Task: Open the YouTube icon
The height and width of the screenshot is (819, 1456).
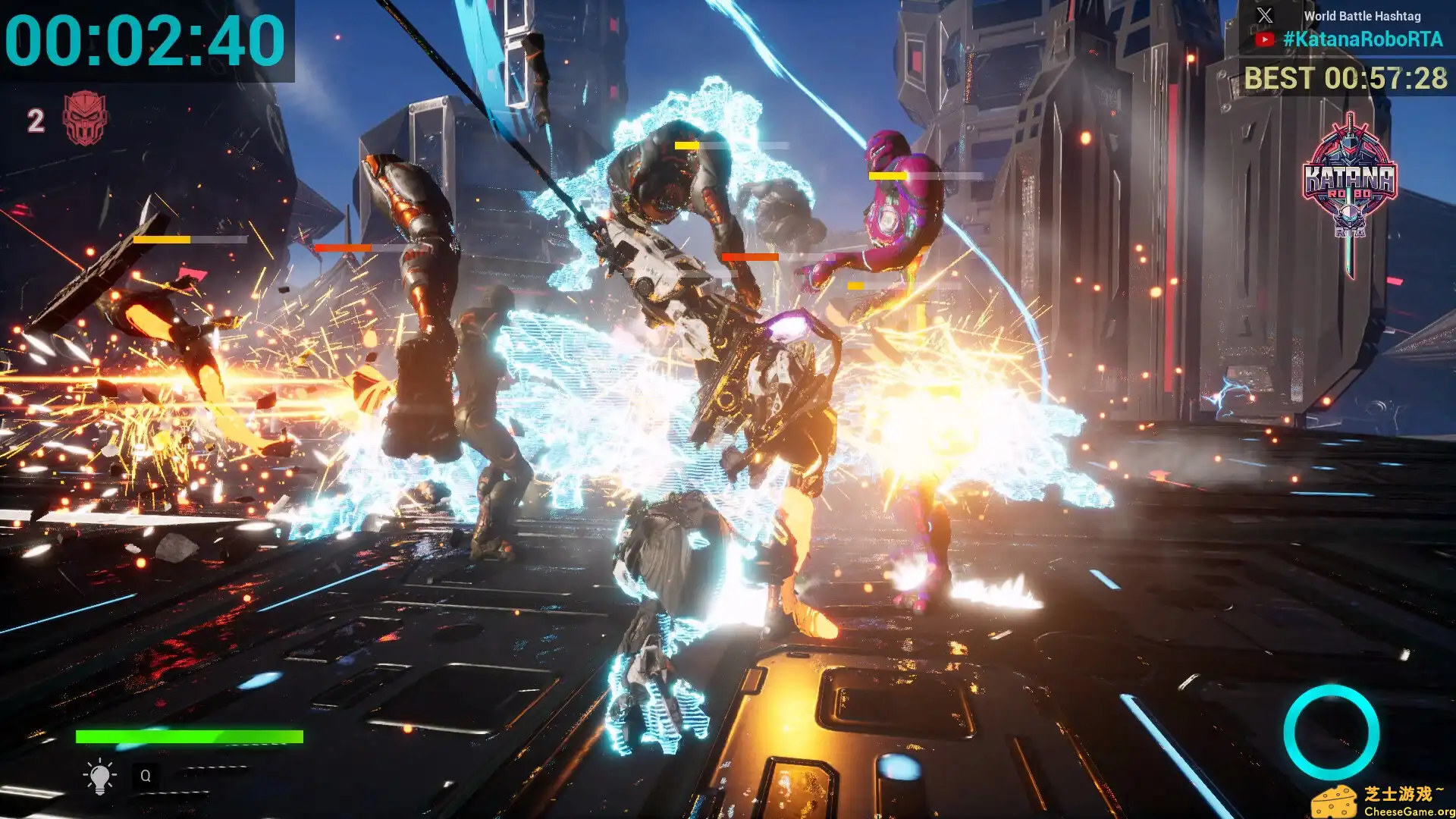Action: coord(1264,39)
